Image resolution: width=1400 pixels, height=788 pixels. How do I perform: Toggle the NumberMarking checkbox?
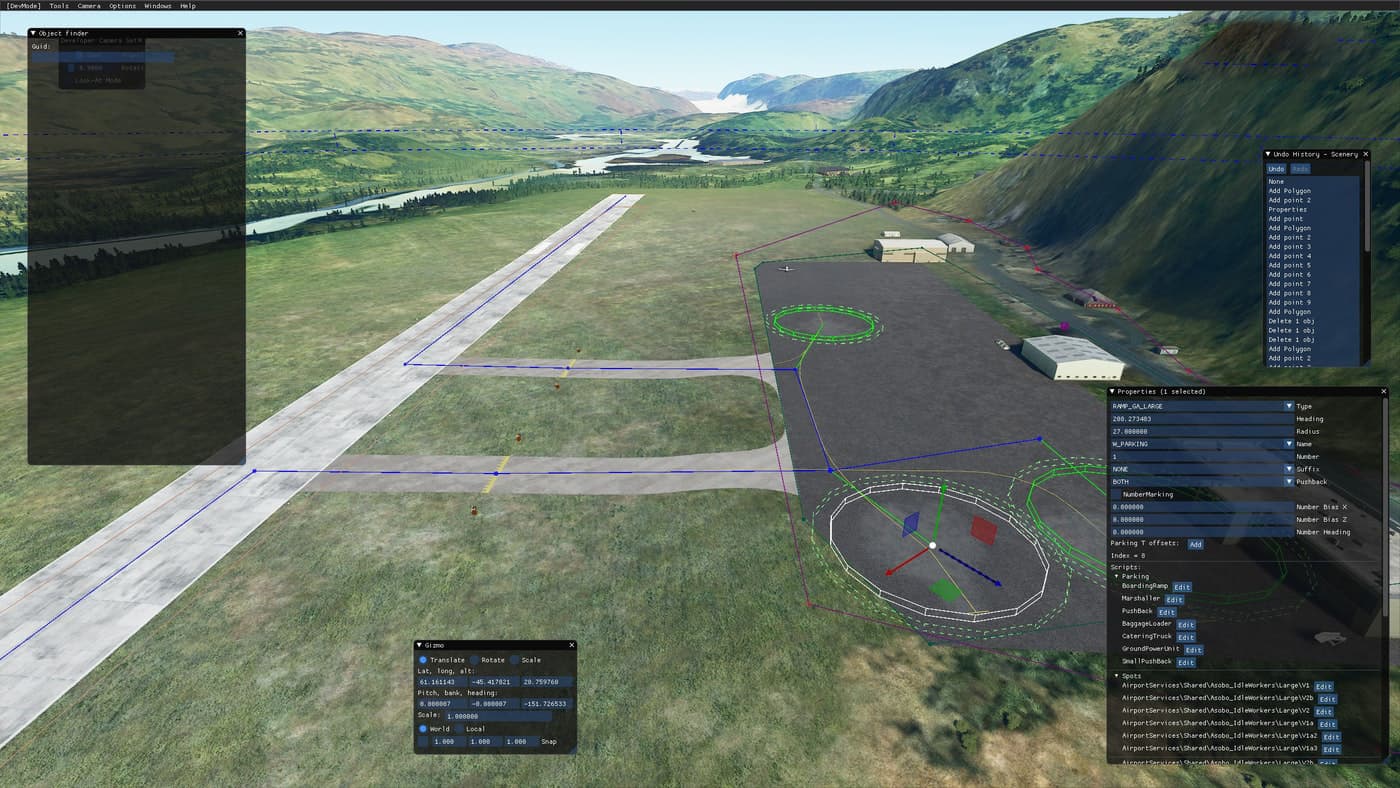[1116, 494]
